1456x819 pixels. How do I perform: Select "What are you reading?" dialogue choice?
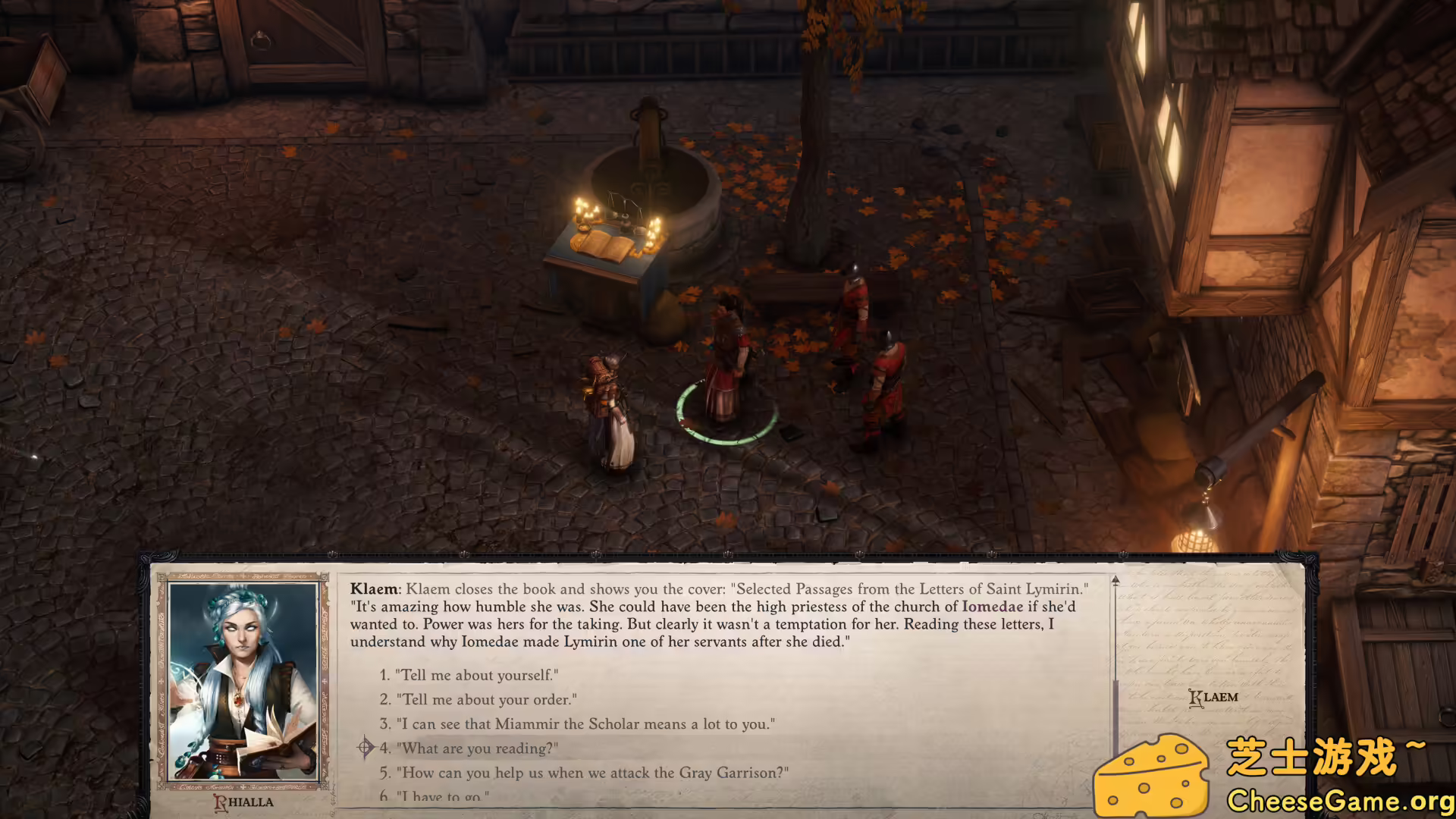(475, 748)
